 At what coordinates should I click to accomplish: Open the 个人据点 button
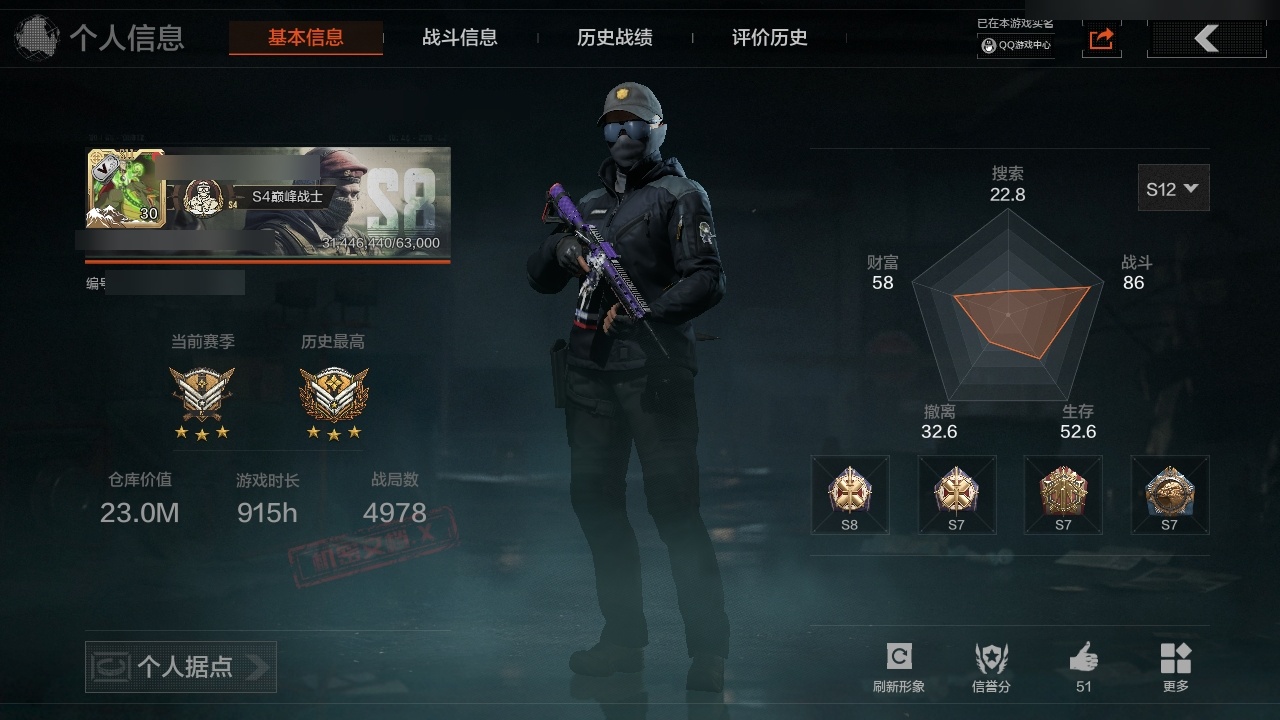click(181, 666)
